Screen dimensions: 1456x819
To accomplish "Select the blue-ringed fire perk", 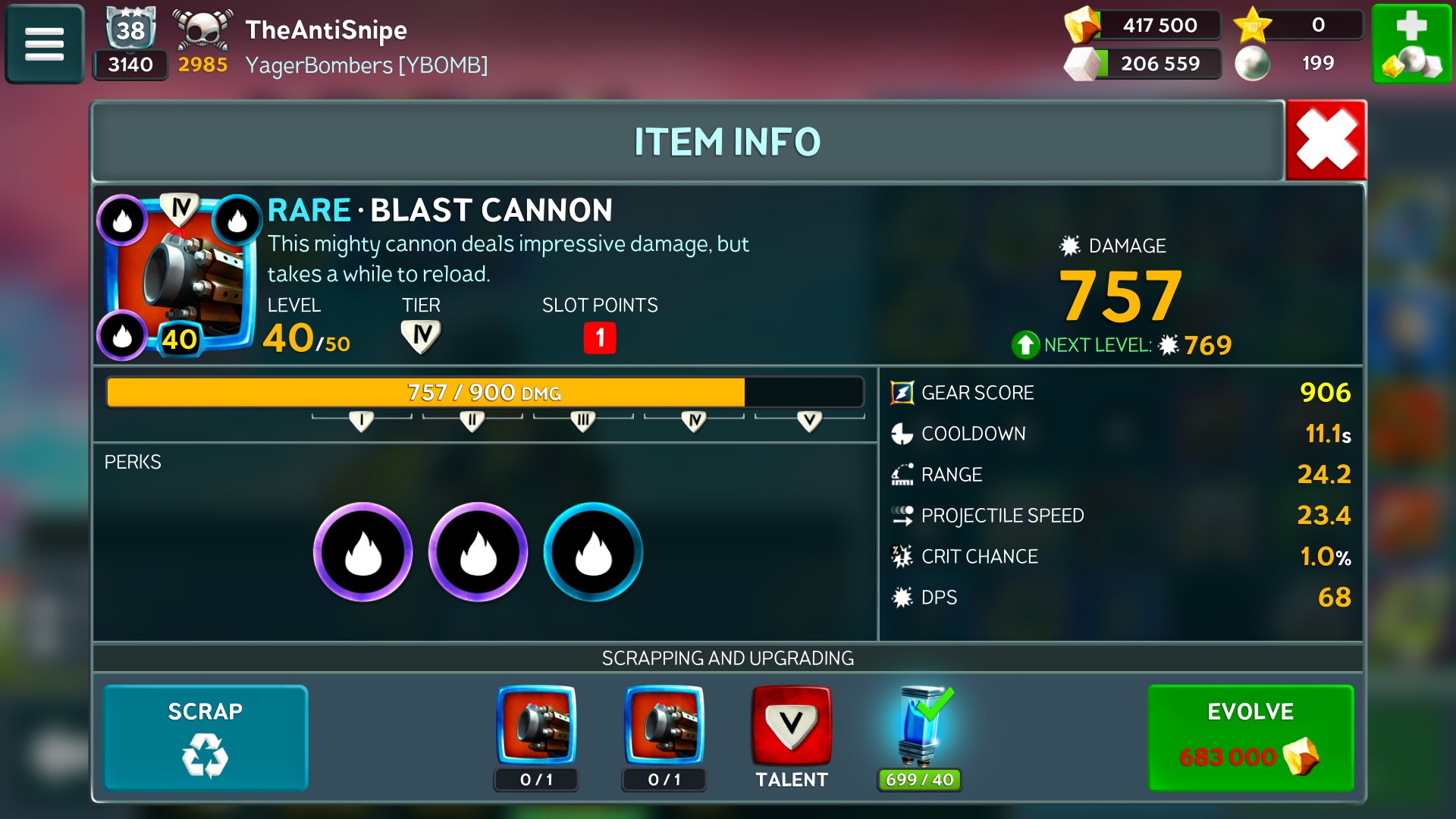I will click(x=593, y=552).
